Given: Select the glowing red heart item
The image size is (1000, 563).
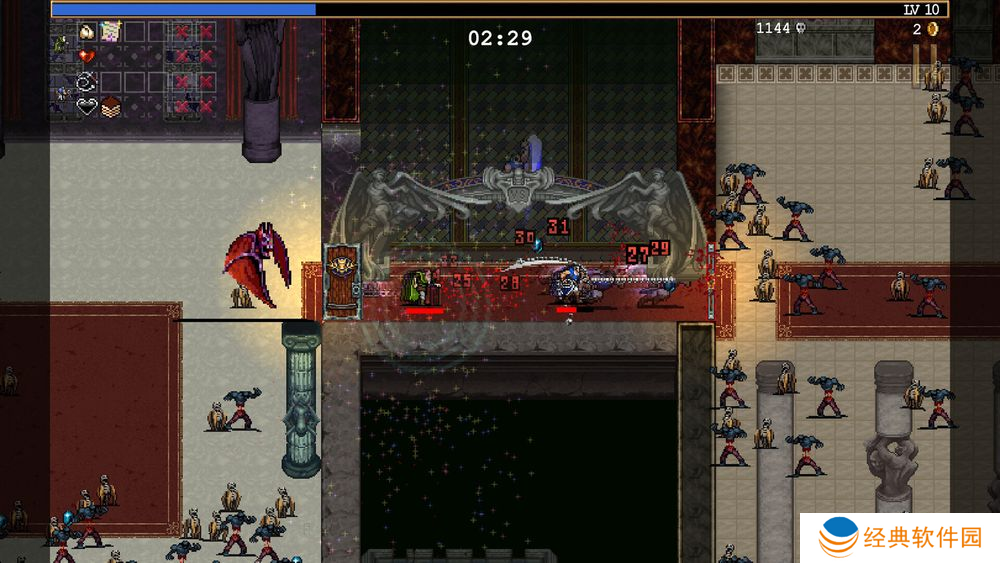Looking at the screenshot, I should tap(87, 56).
